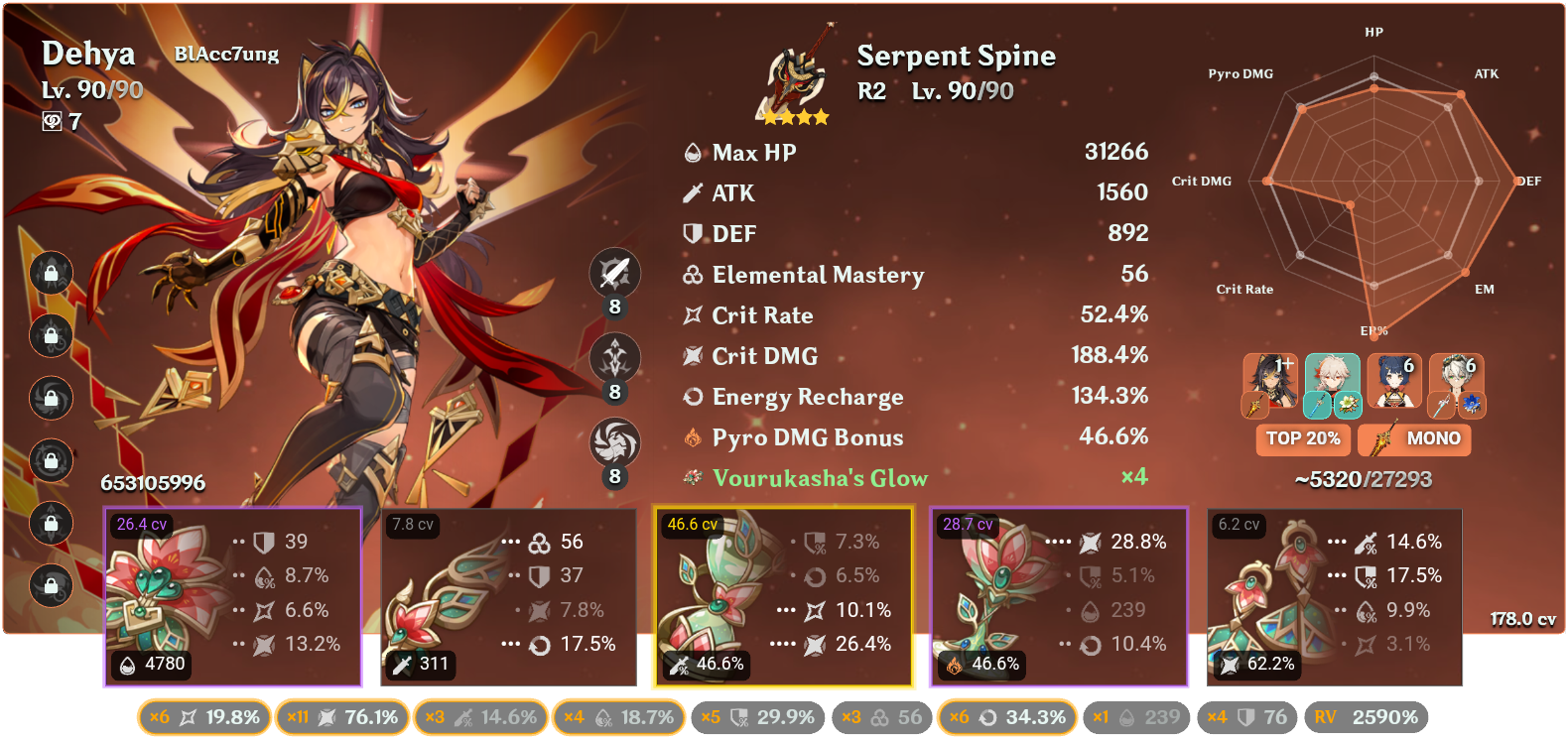Image resolution: width=1568 pixels, height=741 pixels.
Task: Click the Pyro DMG Bonus flame icon
Action: point(693,437)
